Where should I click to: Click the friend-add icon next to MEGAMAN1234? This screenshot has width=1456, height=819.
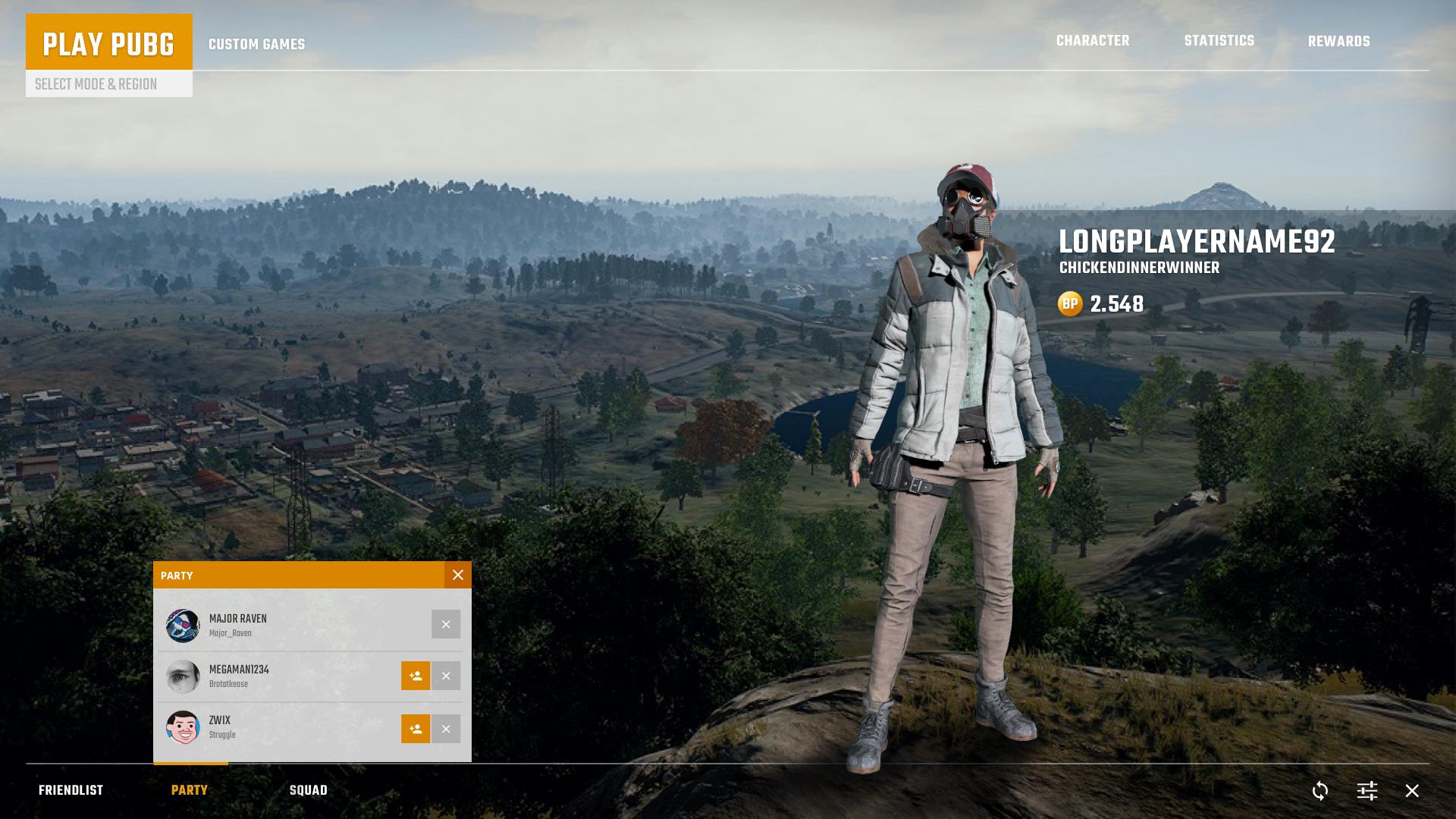pyautogui.click(x=416, y=676)
